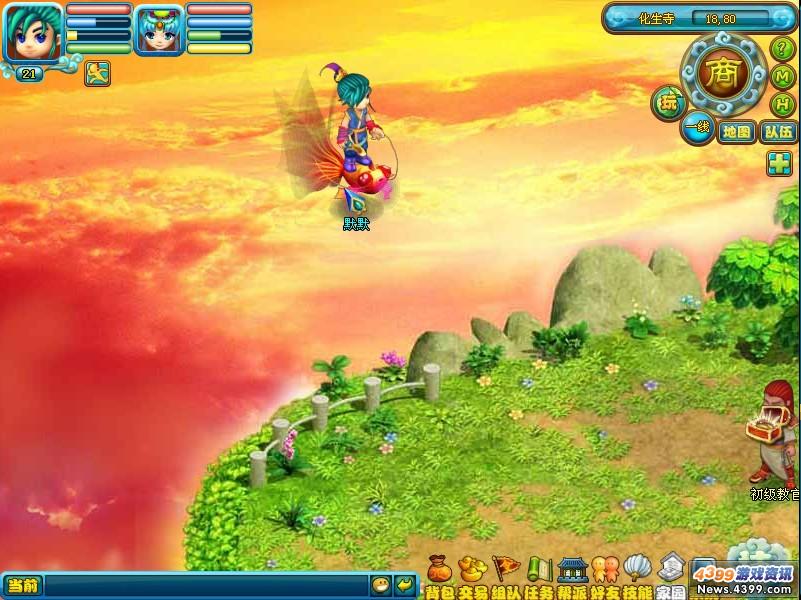This screenshot has width=801, height=600.
Task: Open the 好友 friends list
Action: [605, 570]
